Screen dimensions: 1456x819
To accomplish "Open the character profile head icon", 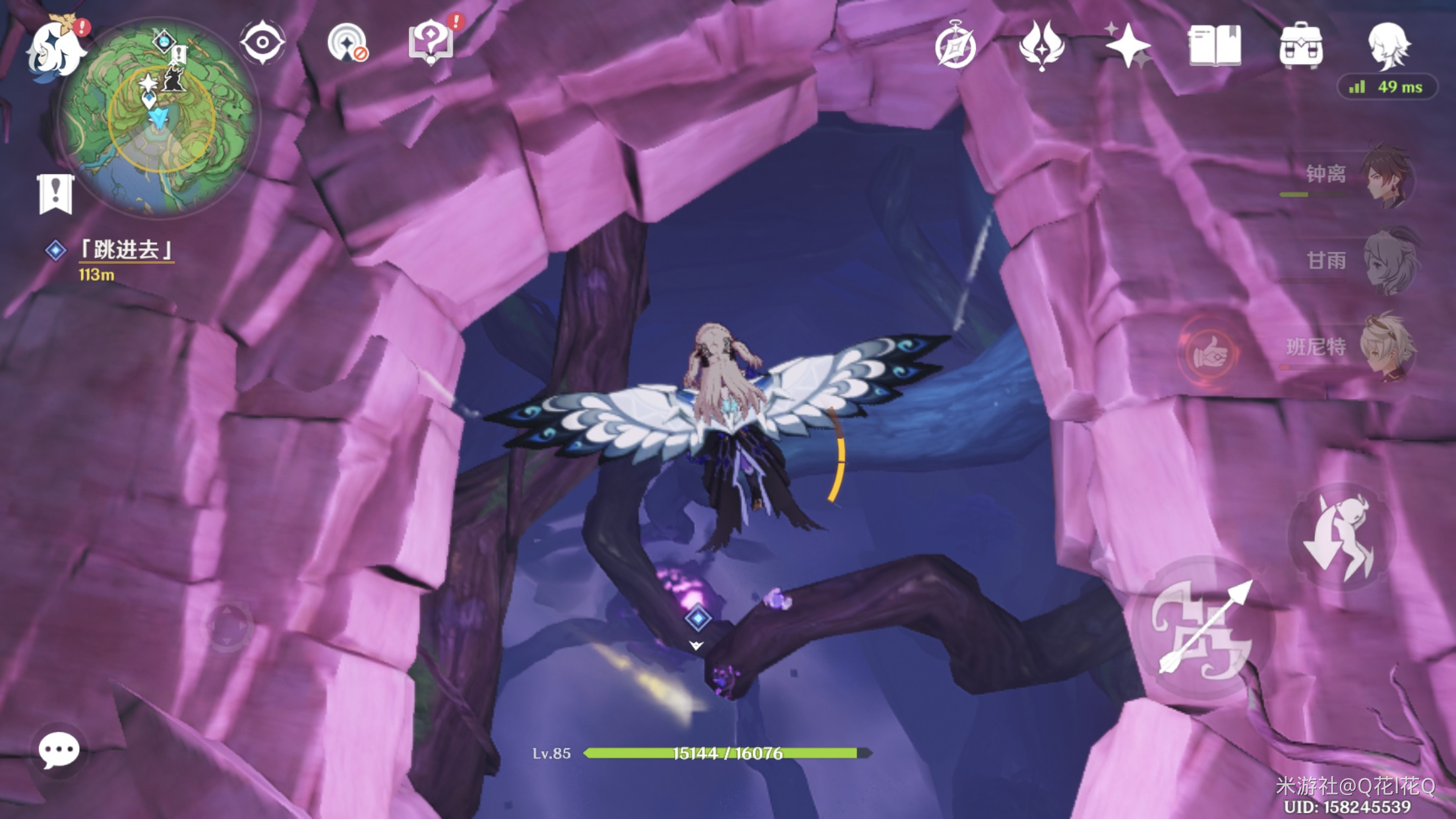I will click(x=1388, y=45).
